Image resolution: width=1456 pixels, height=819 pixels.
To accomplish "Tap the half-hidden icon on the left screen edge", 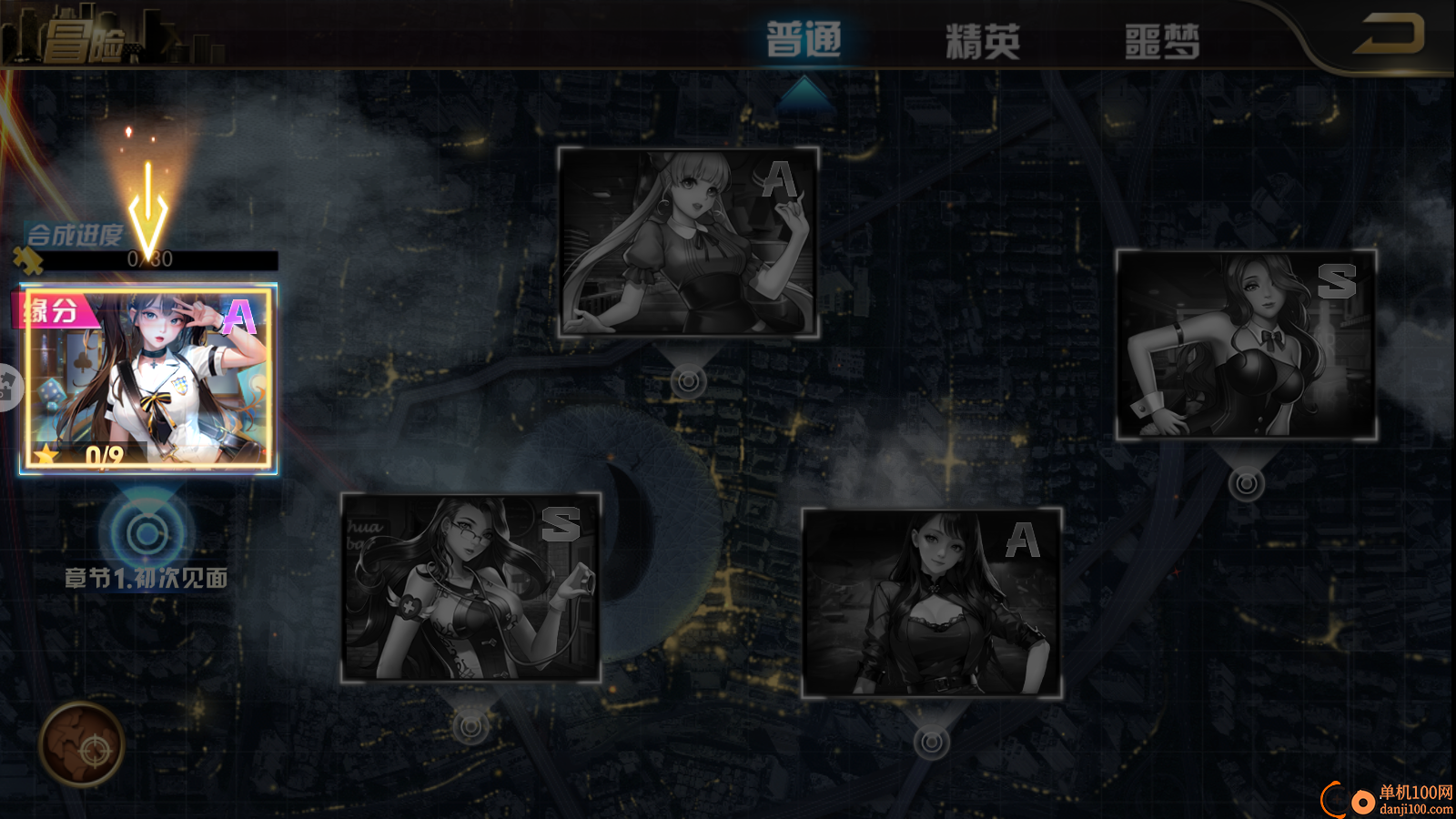I will [x=7, y=387].
